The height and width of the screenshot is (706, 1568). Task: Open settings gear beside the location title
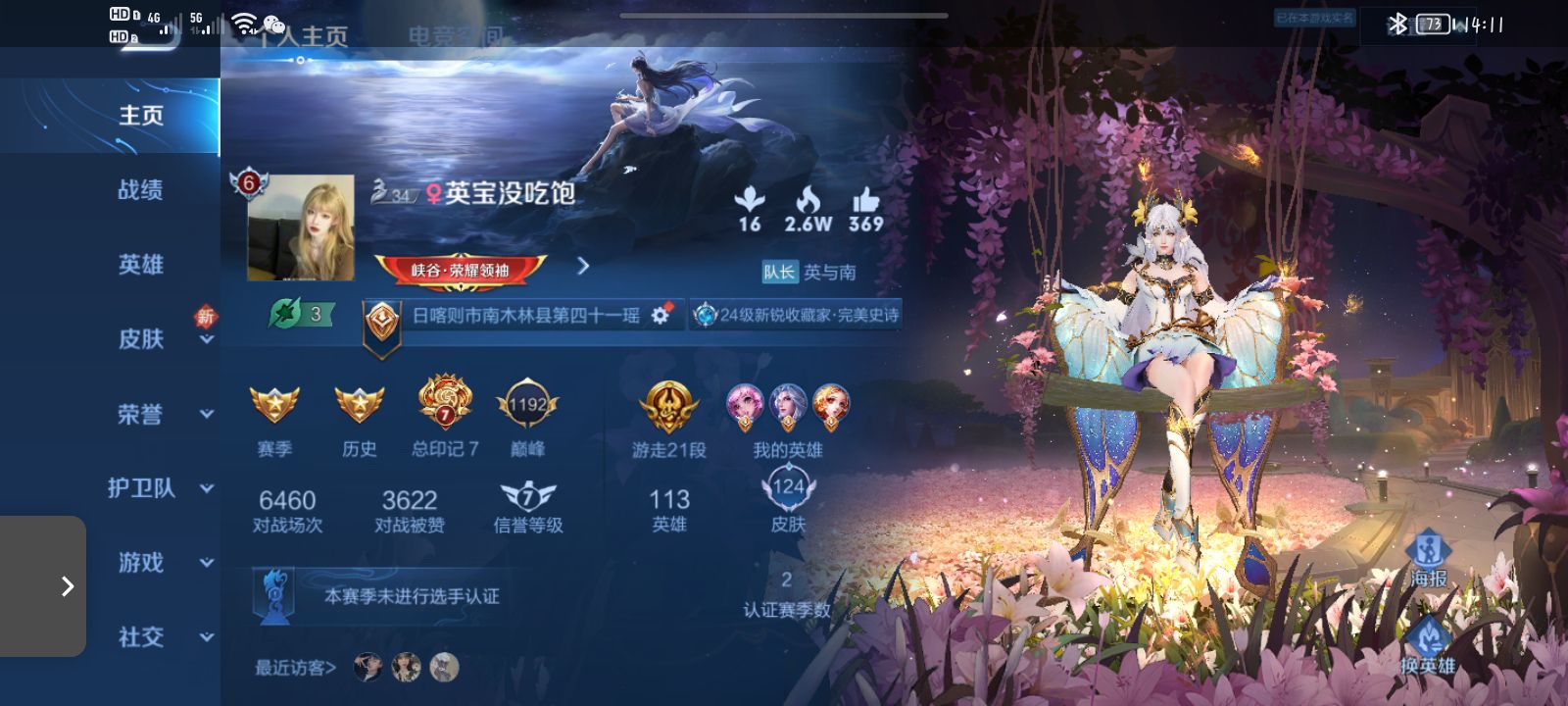tap(661, 317)
